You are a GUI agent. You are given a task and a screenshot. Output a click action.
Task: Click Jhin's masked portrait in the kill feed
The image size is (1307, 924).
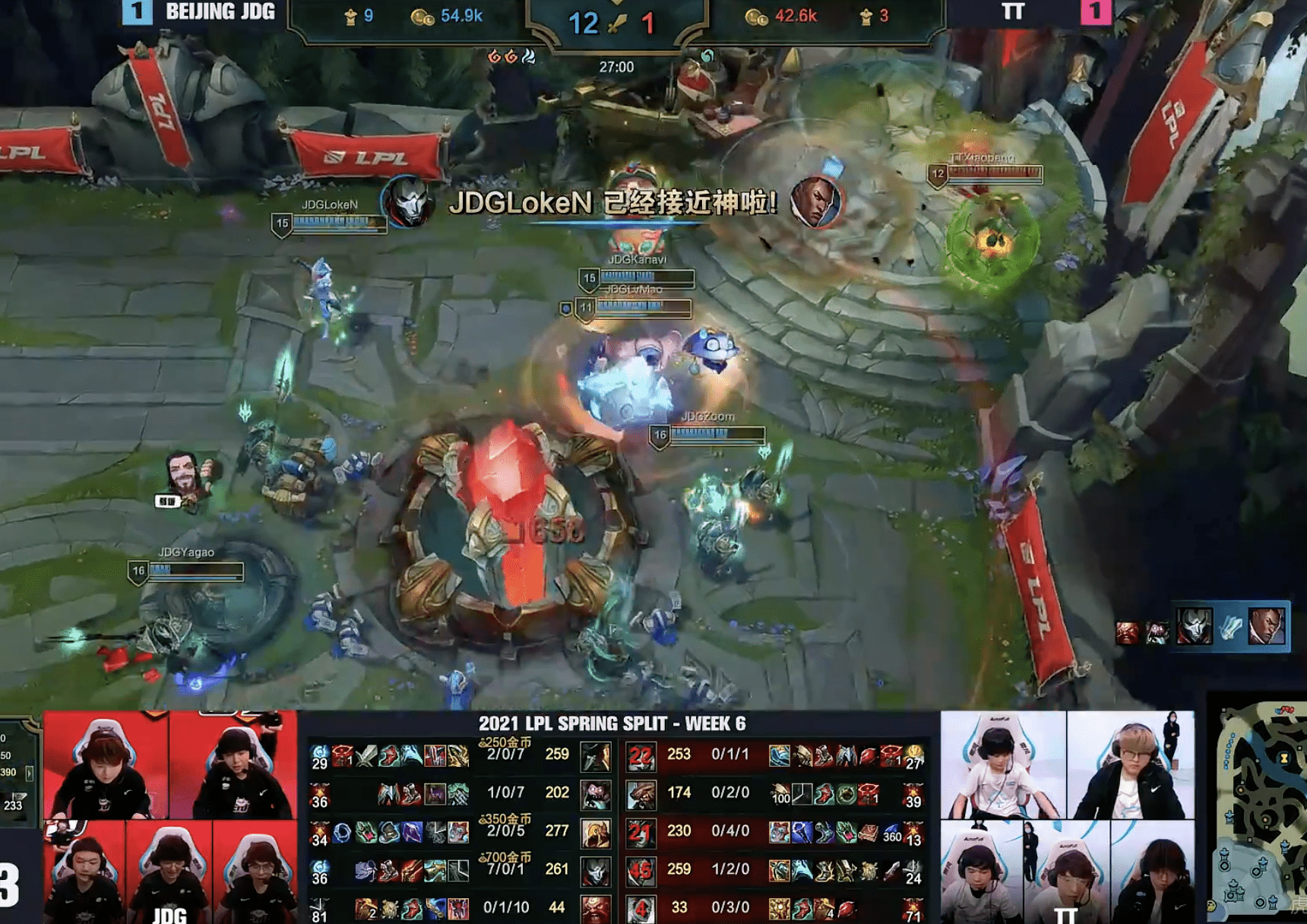pyautogui.click(x=1194, y=627)
